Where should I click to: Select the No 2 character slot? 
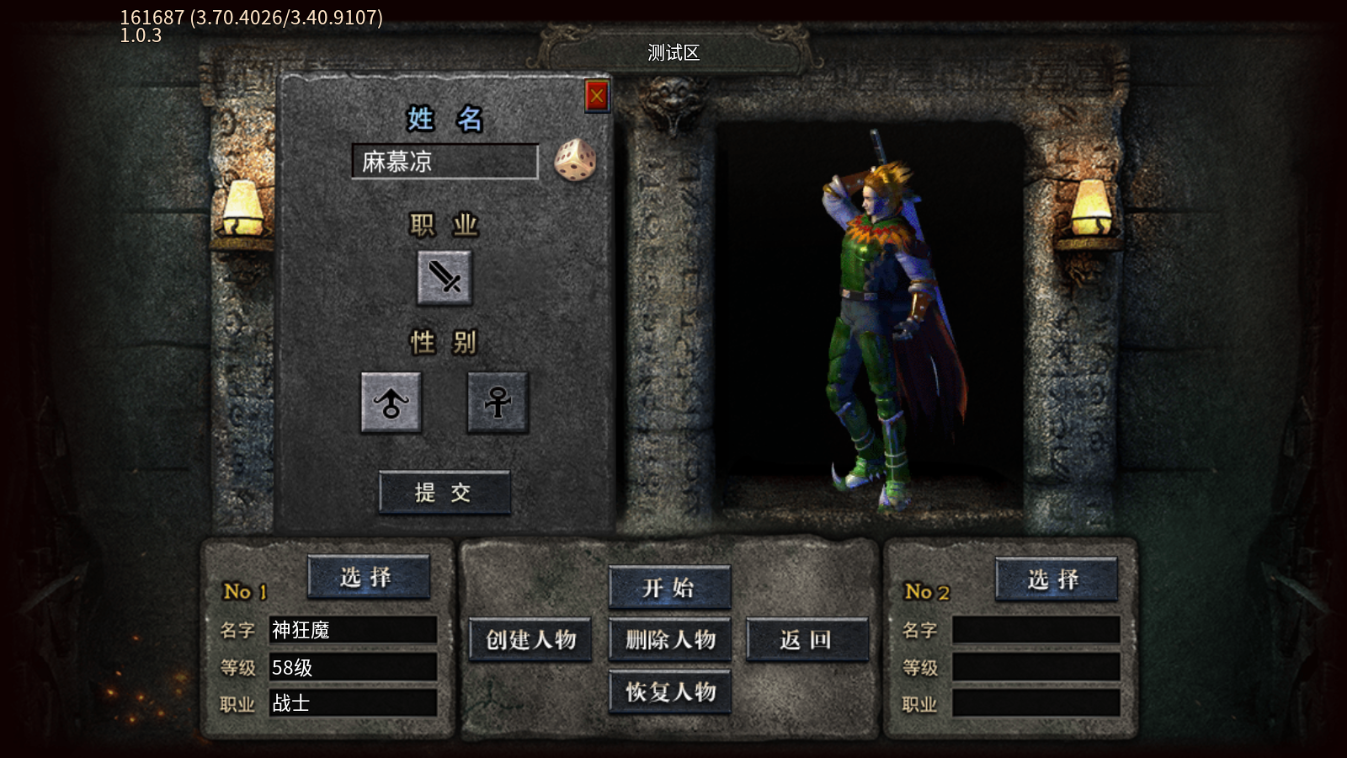pos(1055,580)
